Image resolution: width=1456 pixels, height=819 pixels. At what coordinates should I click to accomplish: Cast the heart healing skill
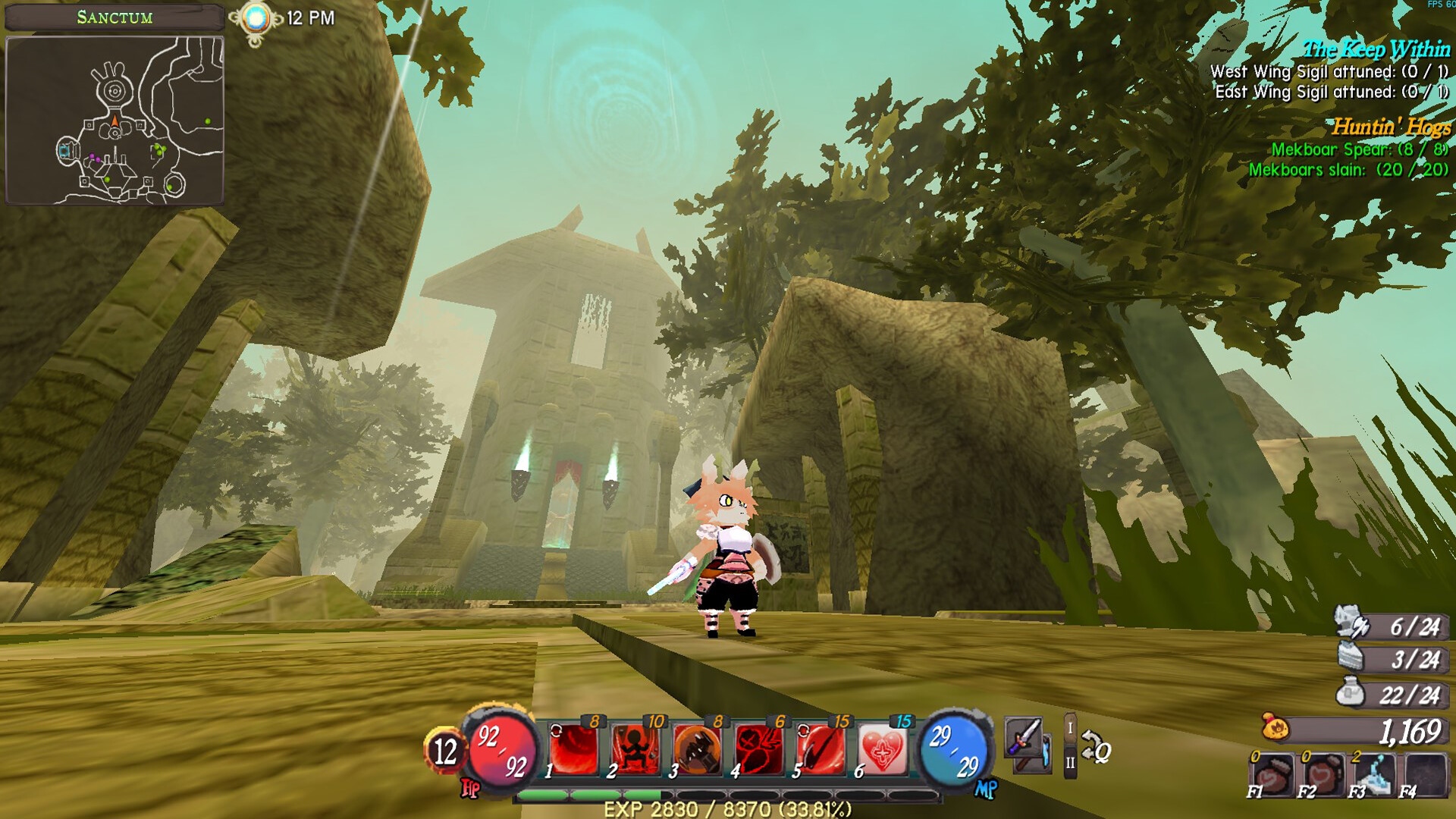(x=882, y=750)
